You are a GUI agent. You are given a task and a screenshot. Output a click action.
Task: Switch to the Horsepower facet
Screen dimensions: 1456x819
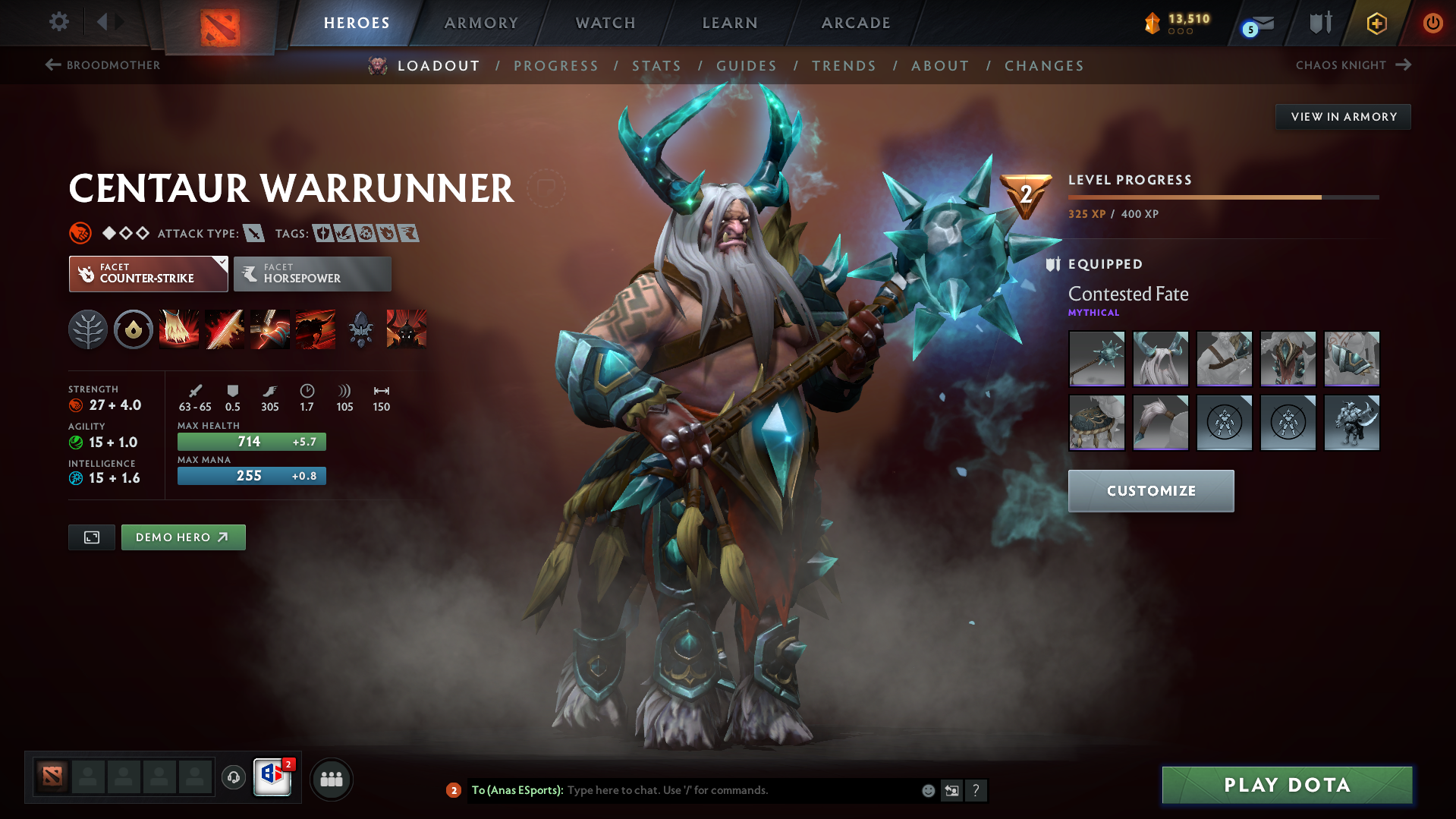[312, 273]
